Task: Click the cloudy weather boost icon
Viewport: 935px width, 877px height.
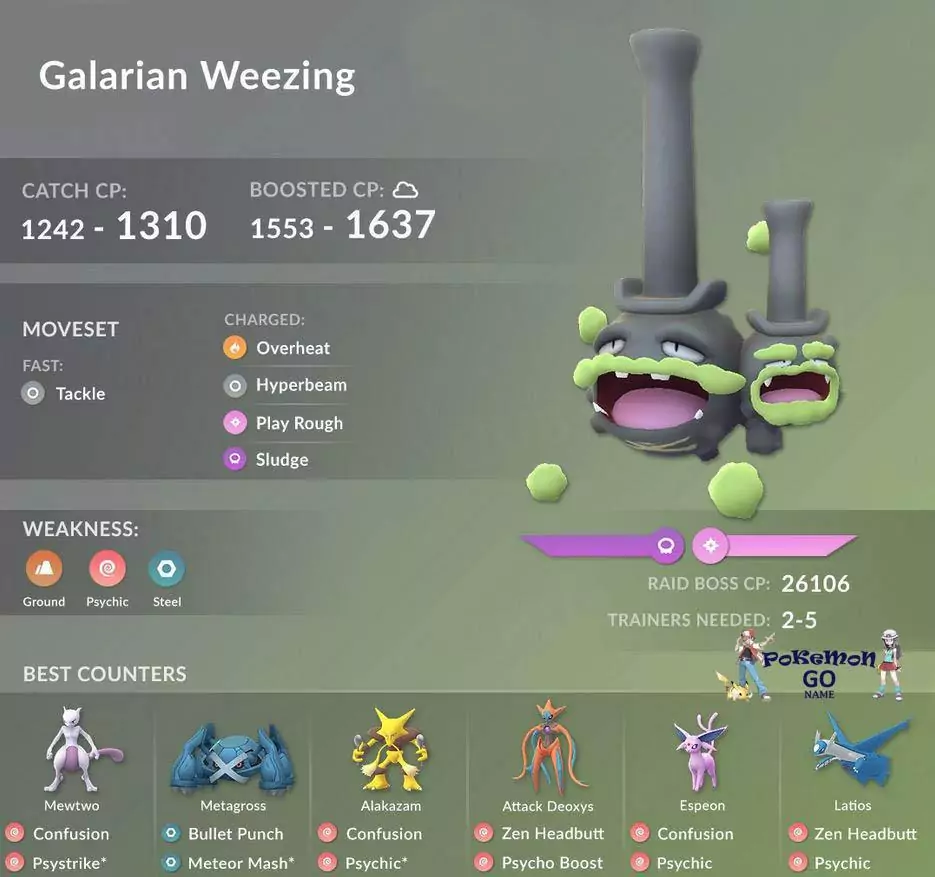Action: click(405, 189)
